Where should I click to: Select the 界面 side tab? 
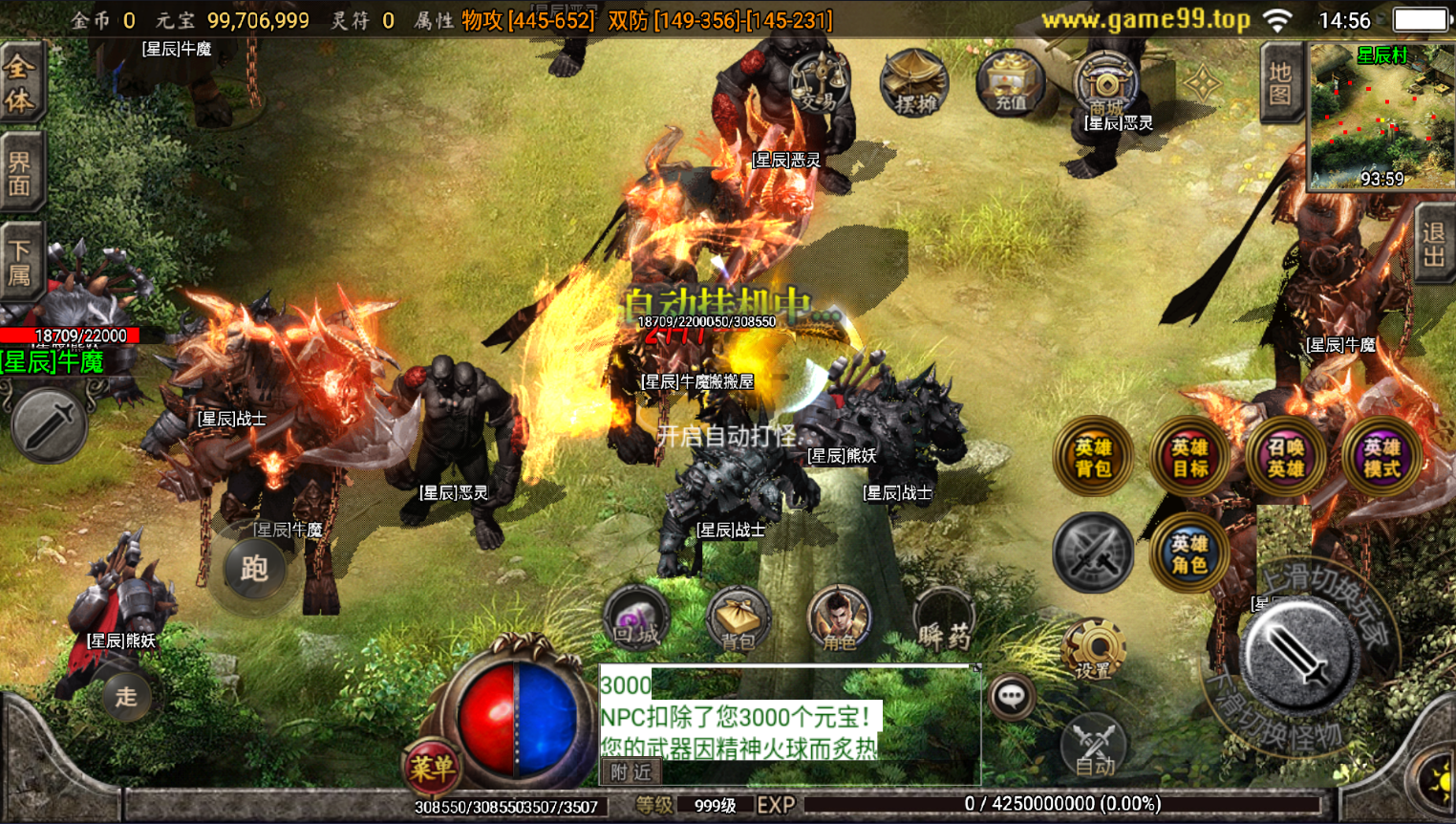point(21,173)
